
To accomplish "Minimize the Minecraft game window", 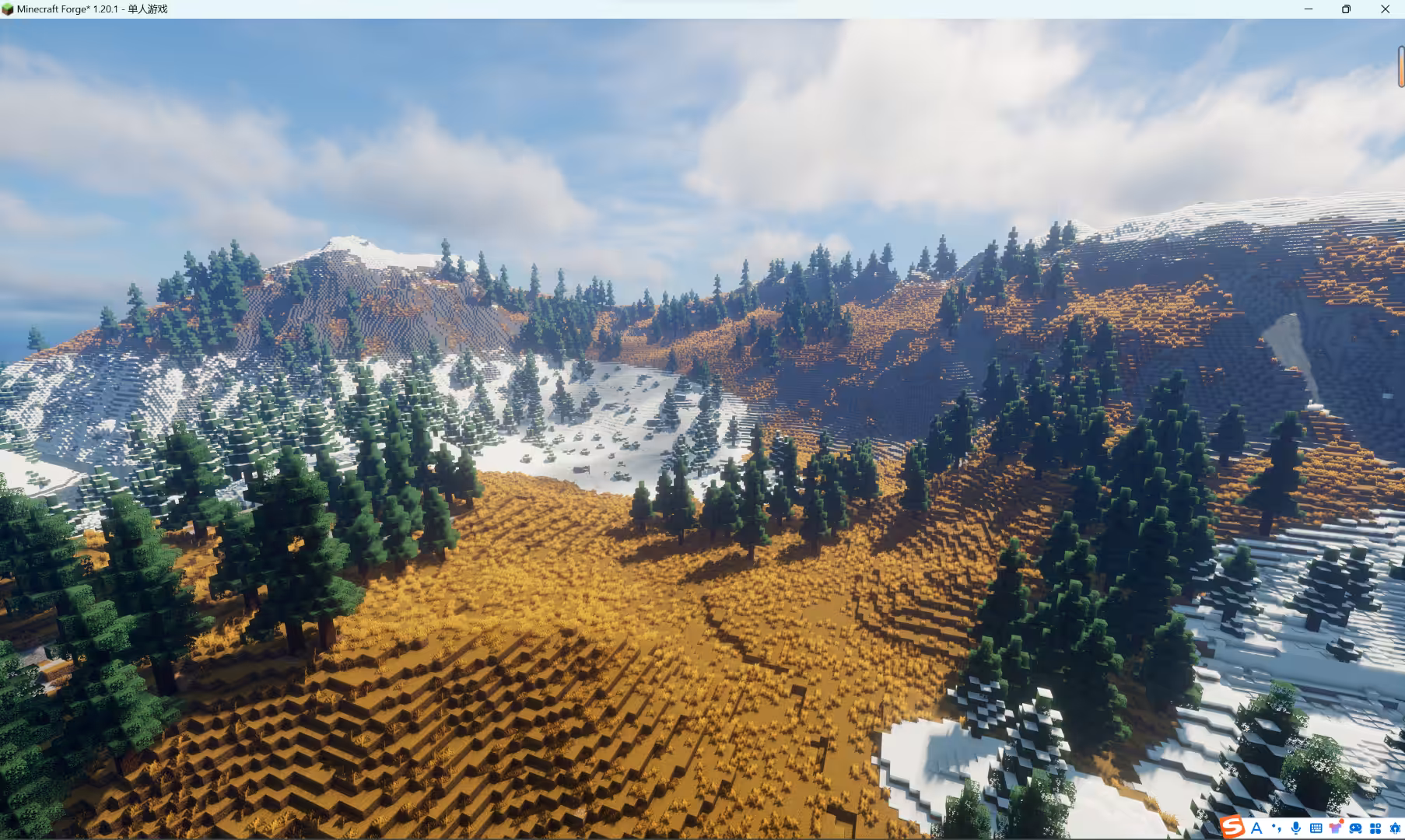I will [1309, 9].
